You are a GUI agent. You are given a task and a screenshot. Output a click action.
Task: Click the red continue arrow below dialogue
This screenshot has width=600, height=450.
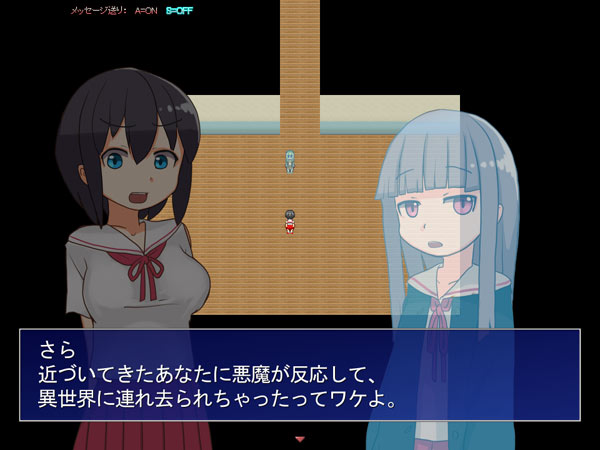tap(299, 438)
